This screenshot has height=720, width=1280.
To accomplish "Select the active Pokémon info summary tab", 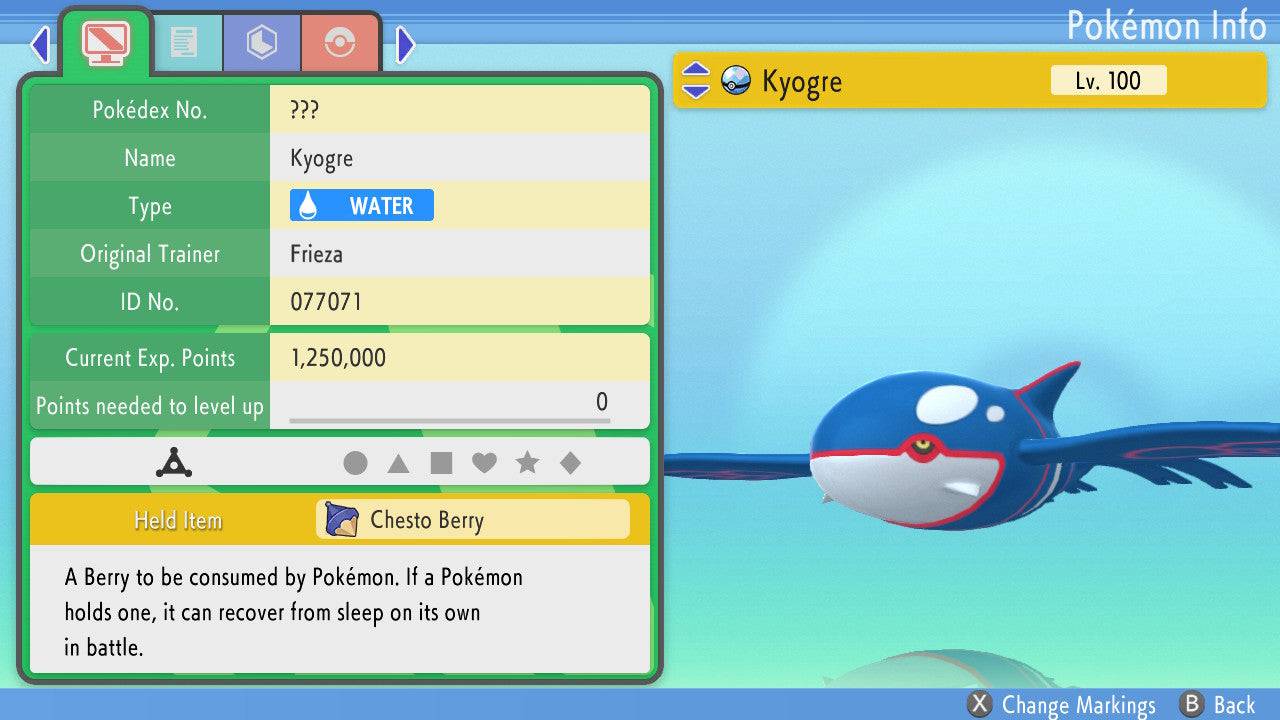I will (x=105, y=41).
